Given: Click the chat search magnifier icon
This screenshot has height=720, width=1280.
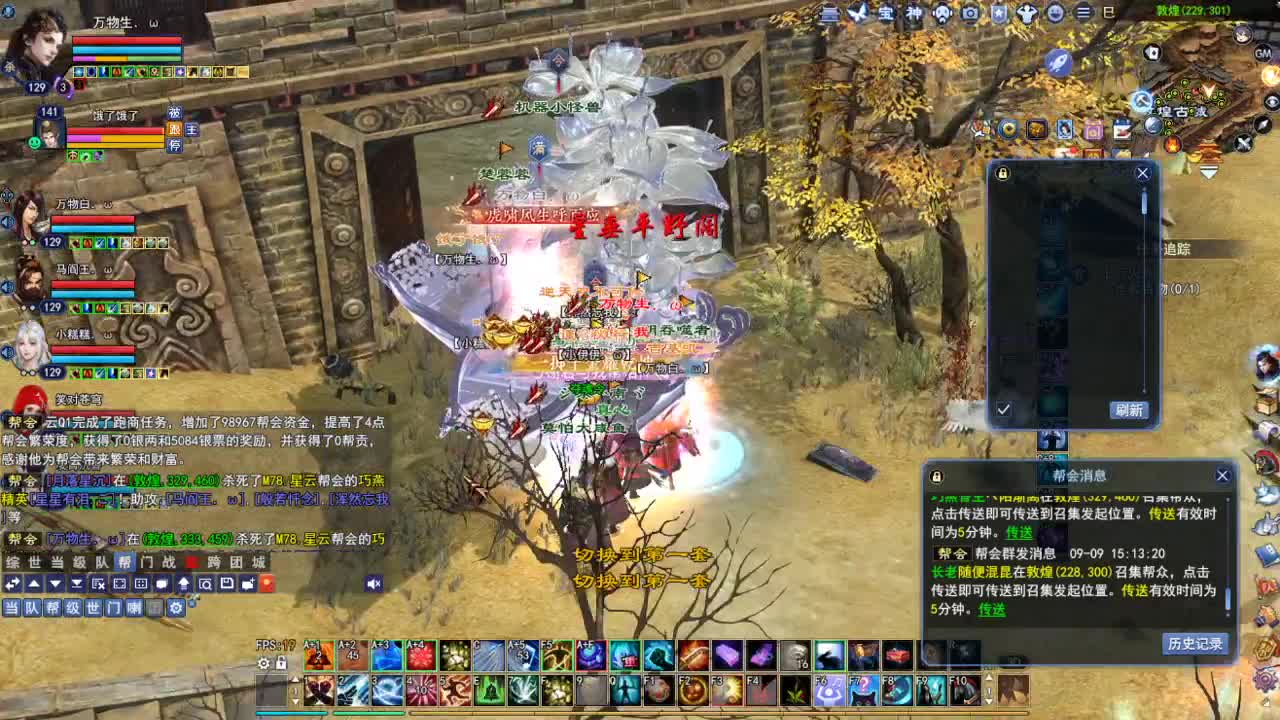Looking at the screenshot, I should 205,583.
